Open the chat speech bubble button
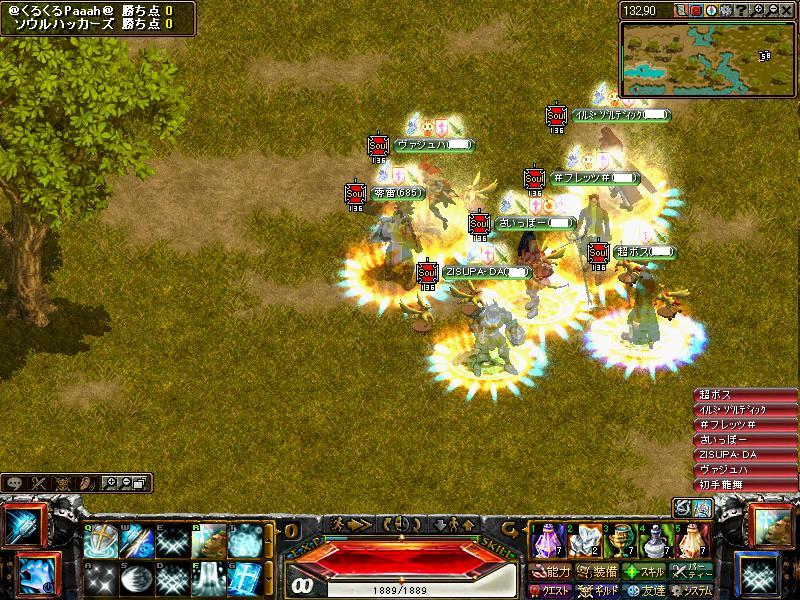800x600 pixels. [13, 483]
